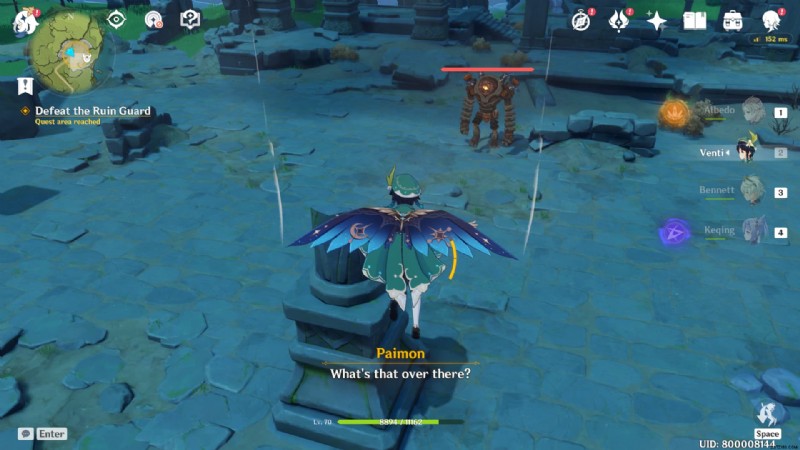Click the eye-shaped Elemental Sight icon
800x450 pixels.
(x=117, y=19)
